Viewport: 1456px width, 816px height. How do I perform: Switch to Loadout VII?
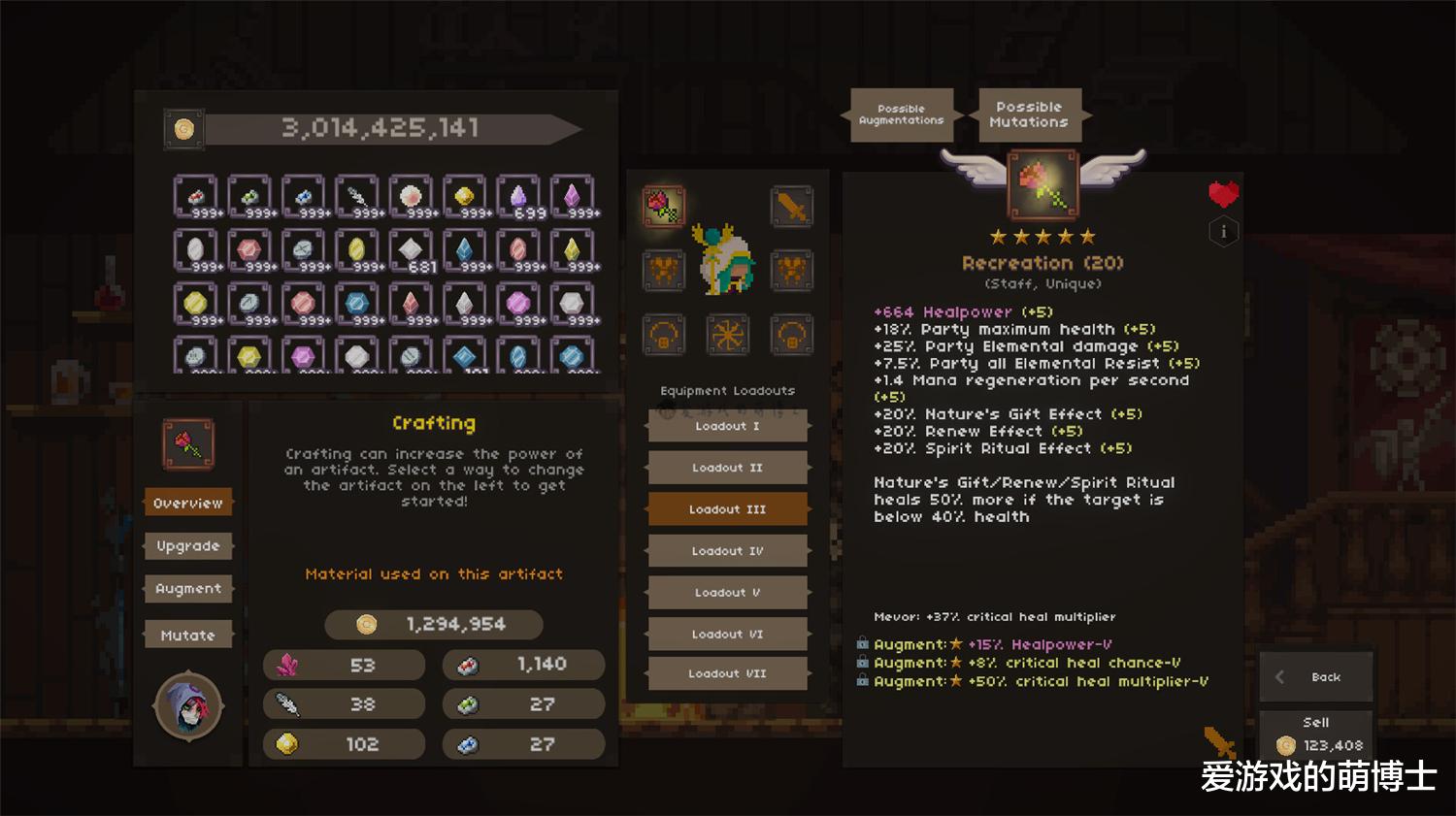pyautogui.click(x=727, y=673)
